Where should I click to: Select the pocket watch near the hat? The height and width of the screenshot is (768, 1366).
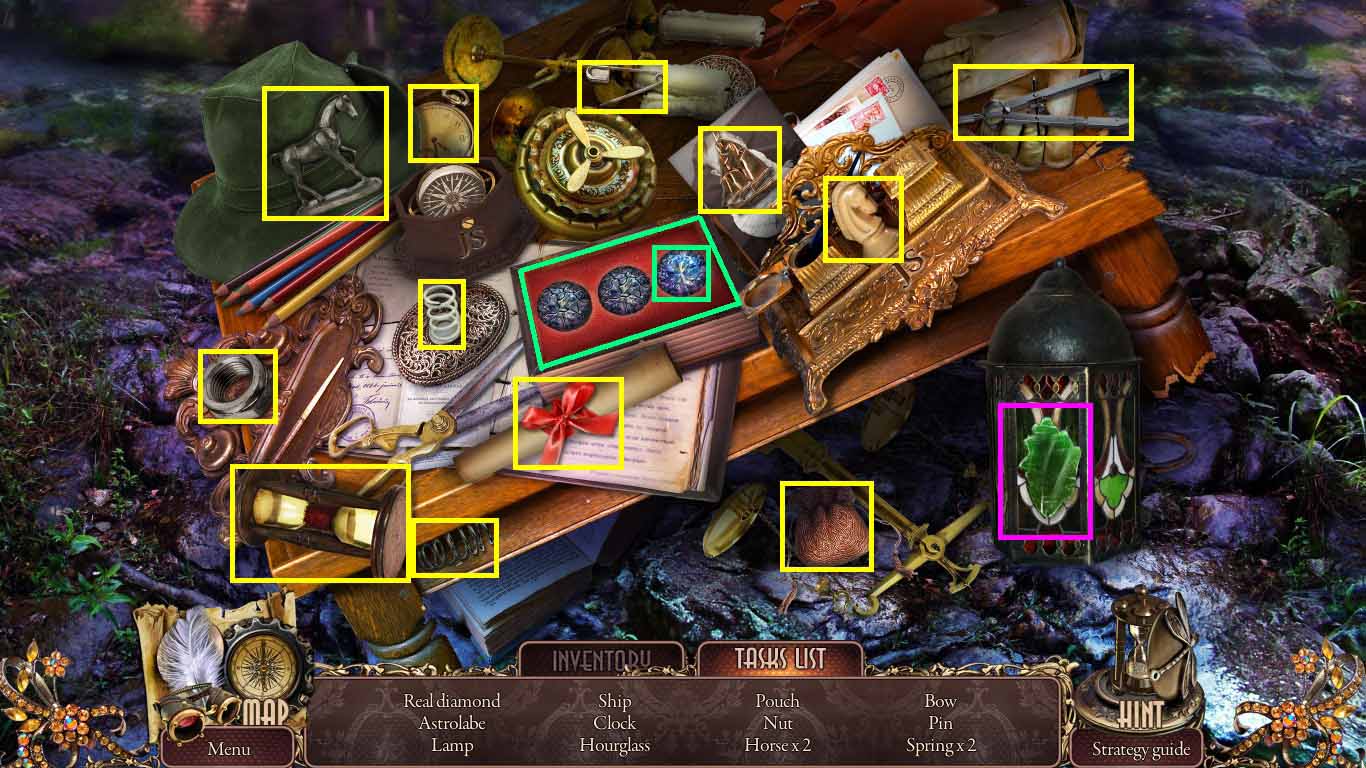(443, 123)
